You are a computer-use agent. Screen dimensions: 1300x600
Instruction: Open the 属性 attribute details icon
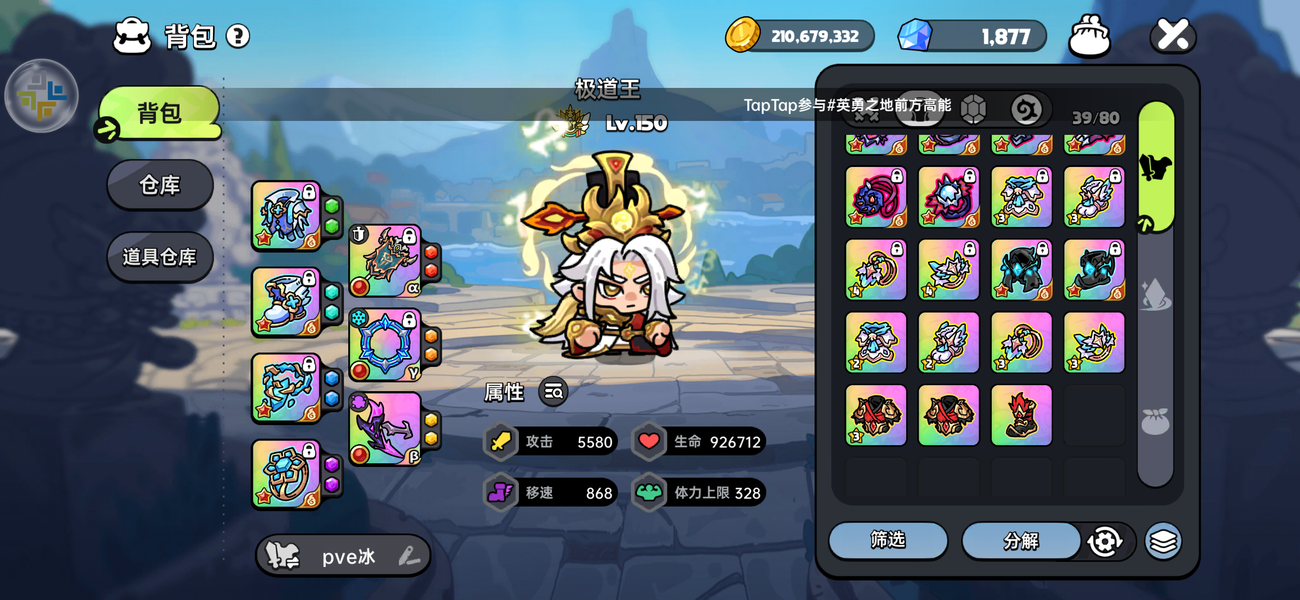click(553, 392)
